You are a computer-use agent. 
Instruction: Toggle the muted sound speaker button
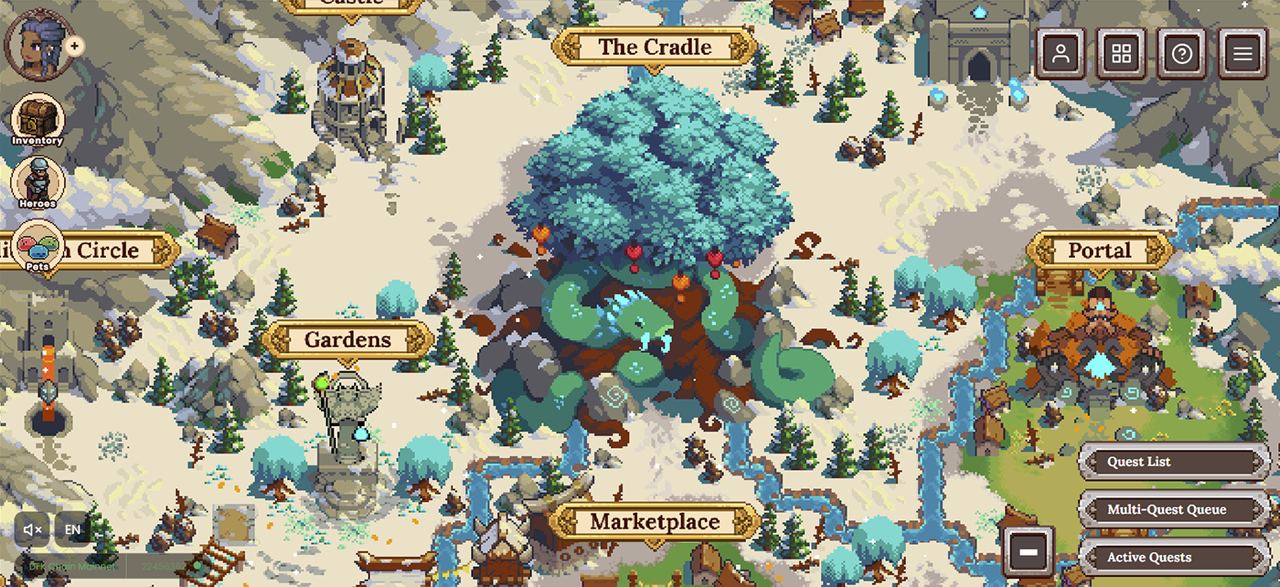pyautogui.click(x=33, y=529)
